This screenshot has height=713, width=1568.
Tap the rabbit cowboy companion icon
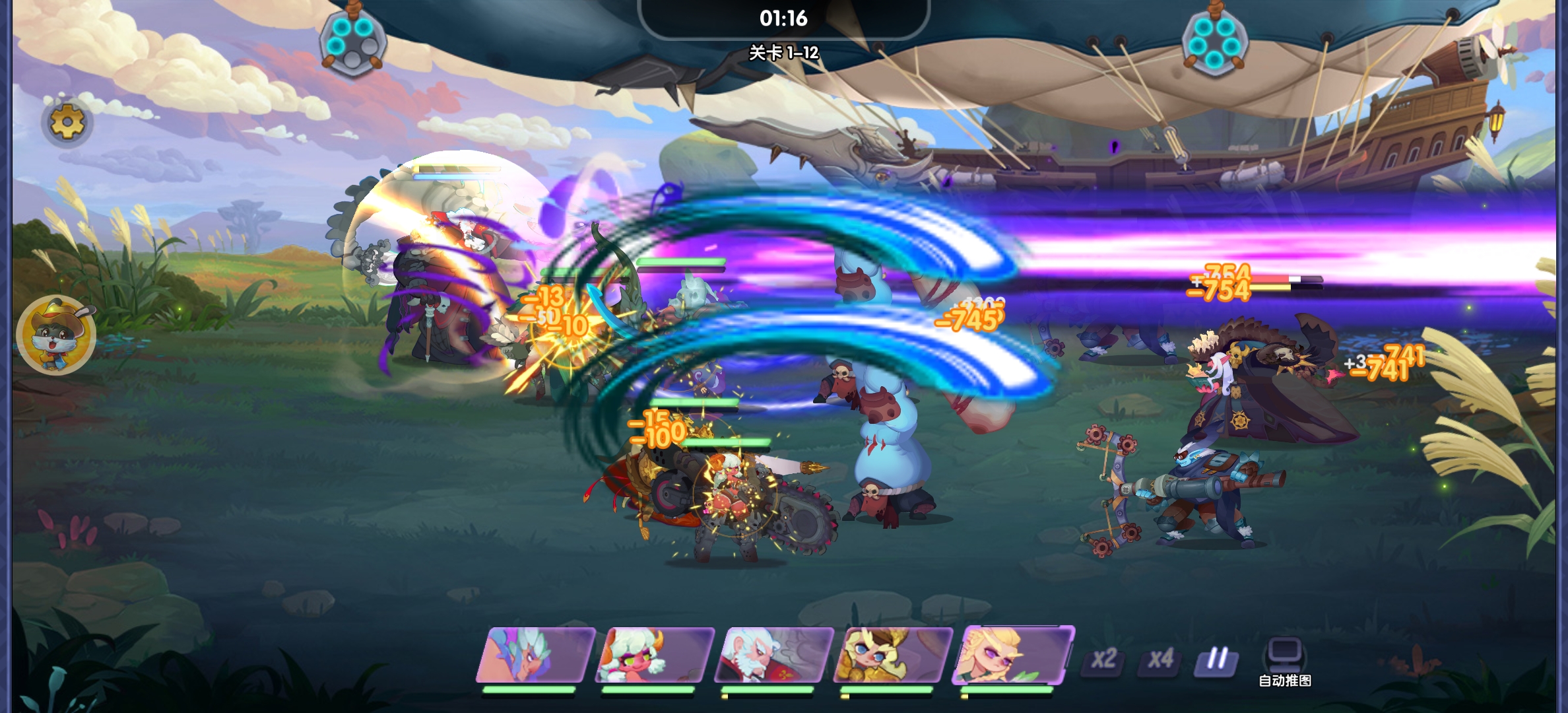point(56,334)
